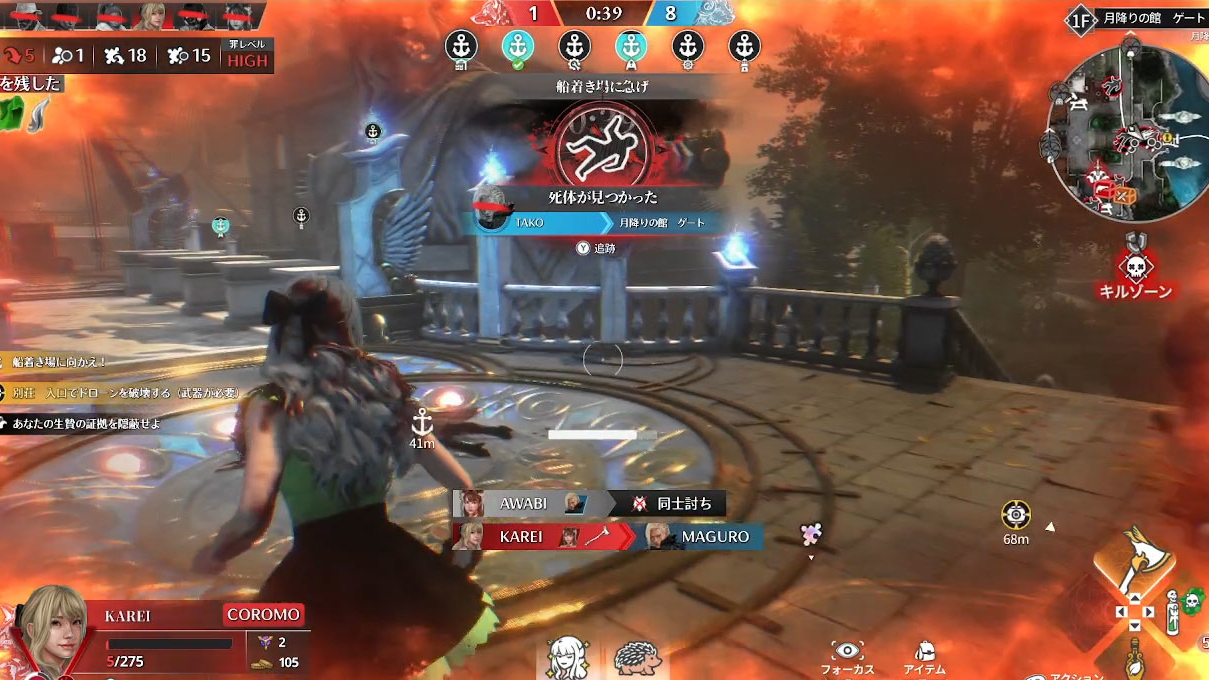The height and width of the screenshot is (680, 1209).
Task: Select the hedgehog icon
Action: point(635,659)
